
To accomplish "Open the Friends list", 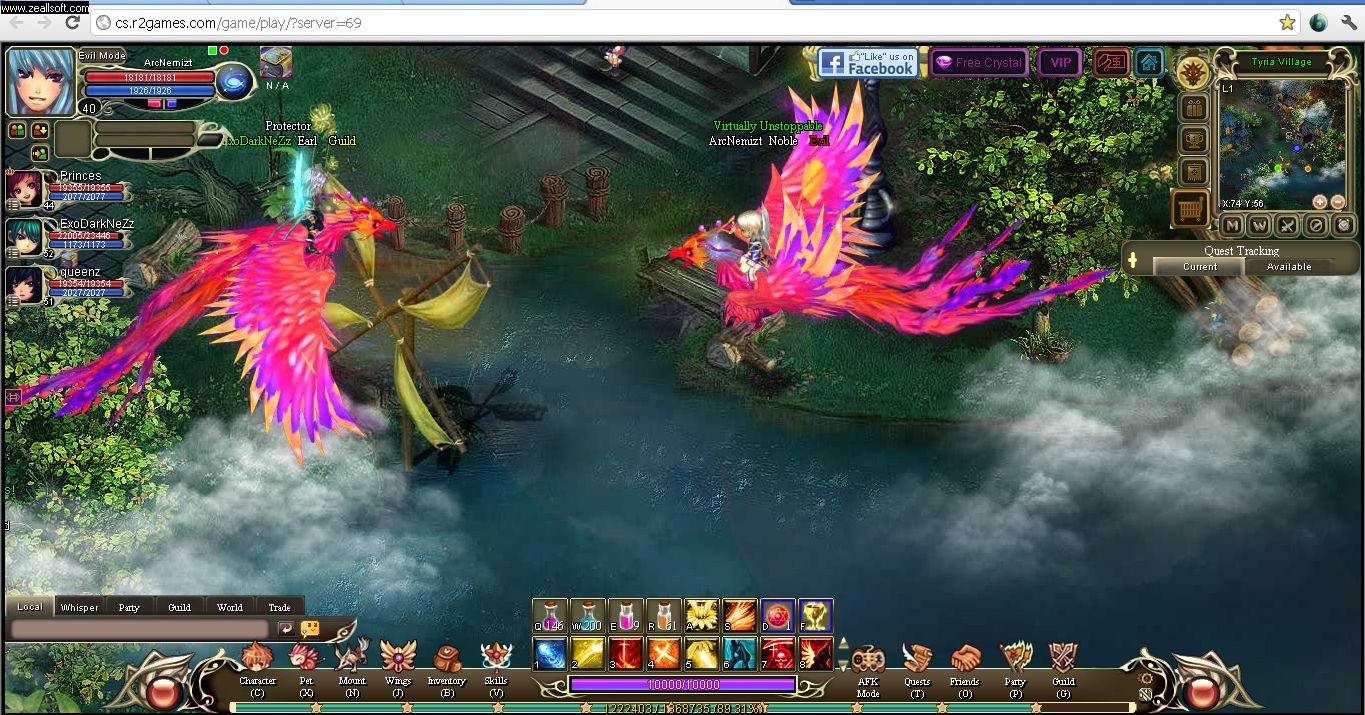I will click(965, 662).
